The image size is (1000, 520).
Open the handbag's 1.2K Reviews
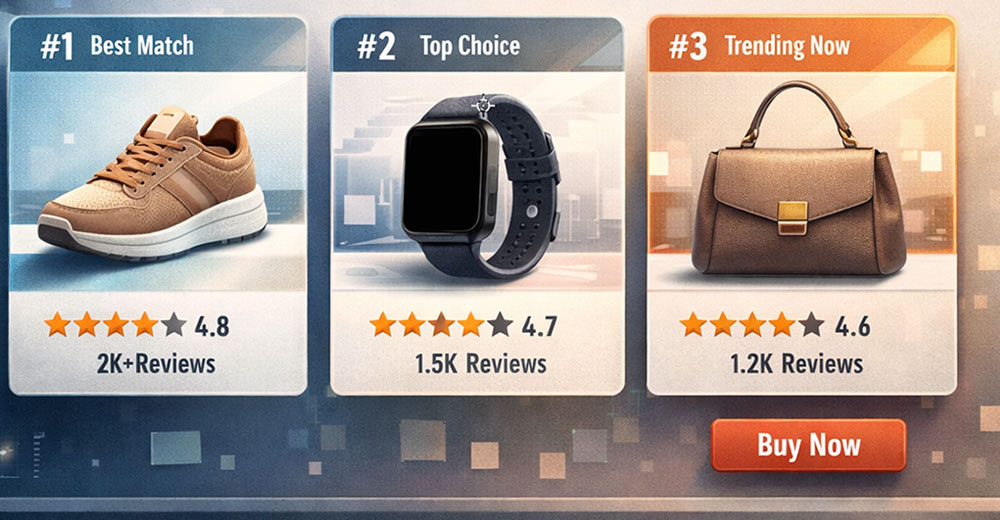tap(796, 363)
